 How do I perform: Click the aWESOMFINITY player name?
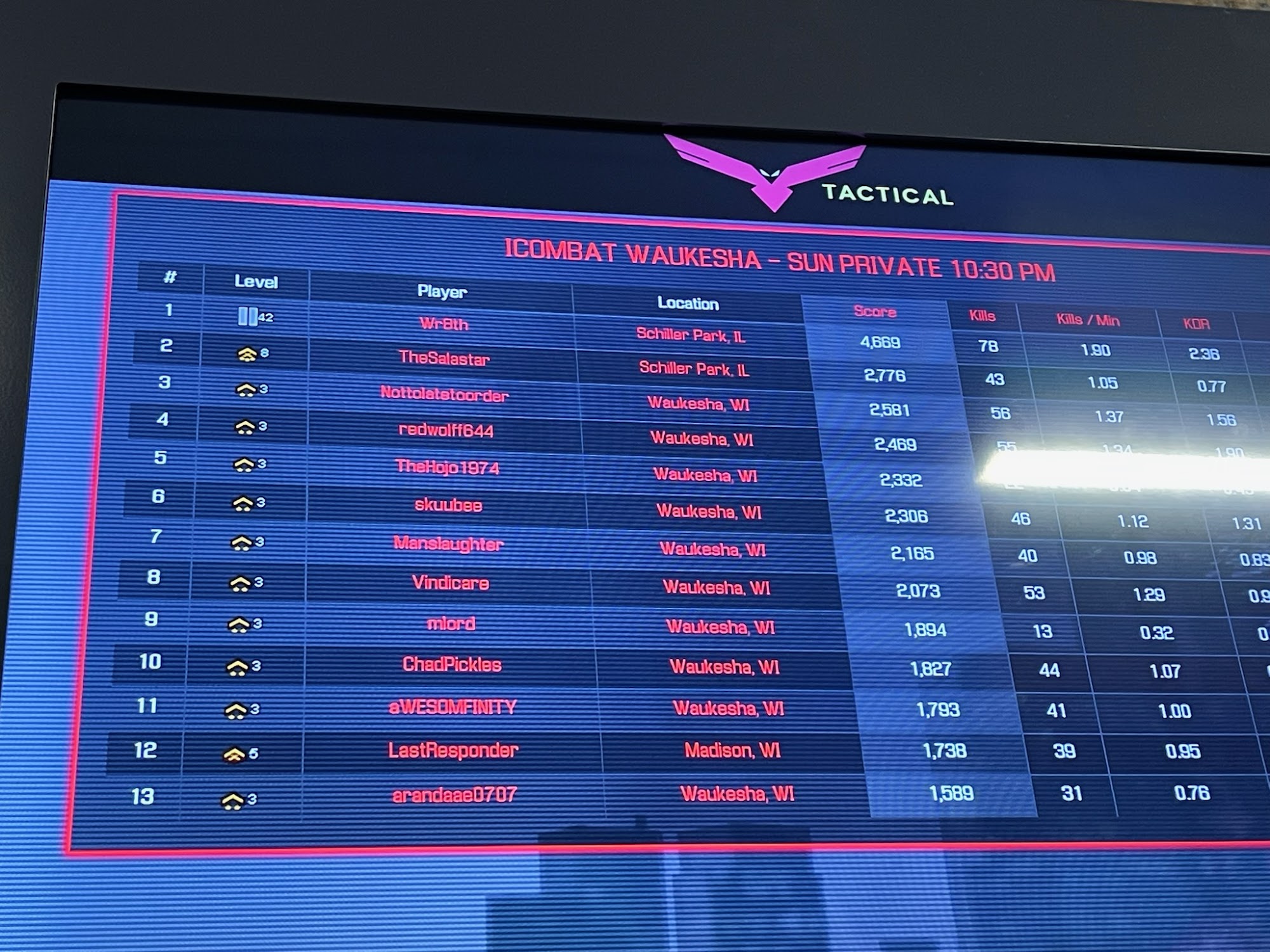453,707
